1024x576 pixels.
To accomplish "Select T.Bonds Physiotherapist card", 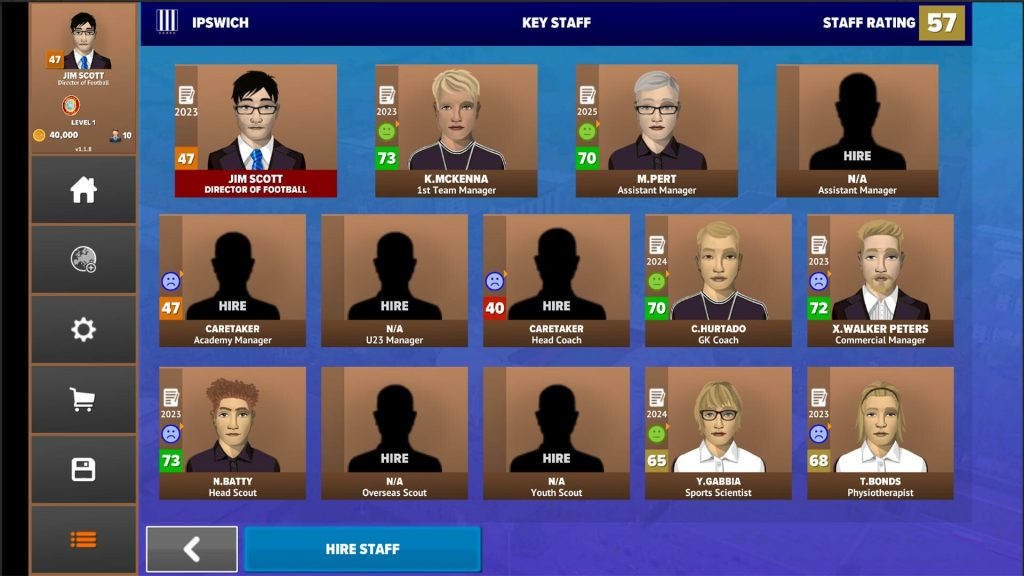I will point(880,433).
